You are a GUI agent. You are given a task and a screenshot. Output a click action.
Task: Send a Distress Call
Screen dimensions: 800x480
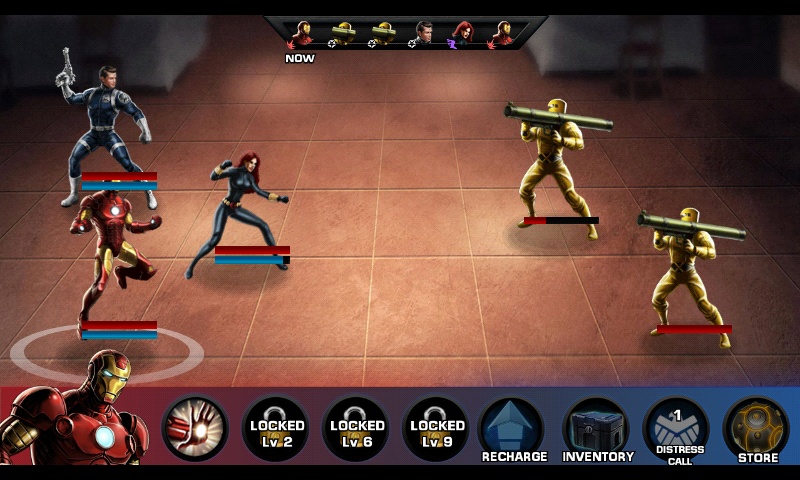click(x=676, y=429)
